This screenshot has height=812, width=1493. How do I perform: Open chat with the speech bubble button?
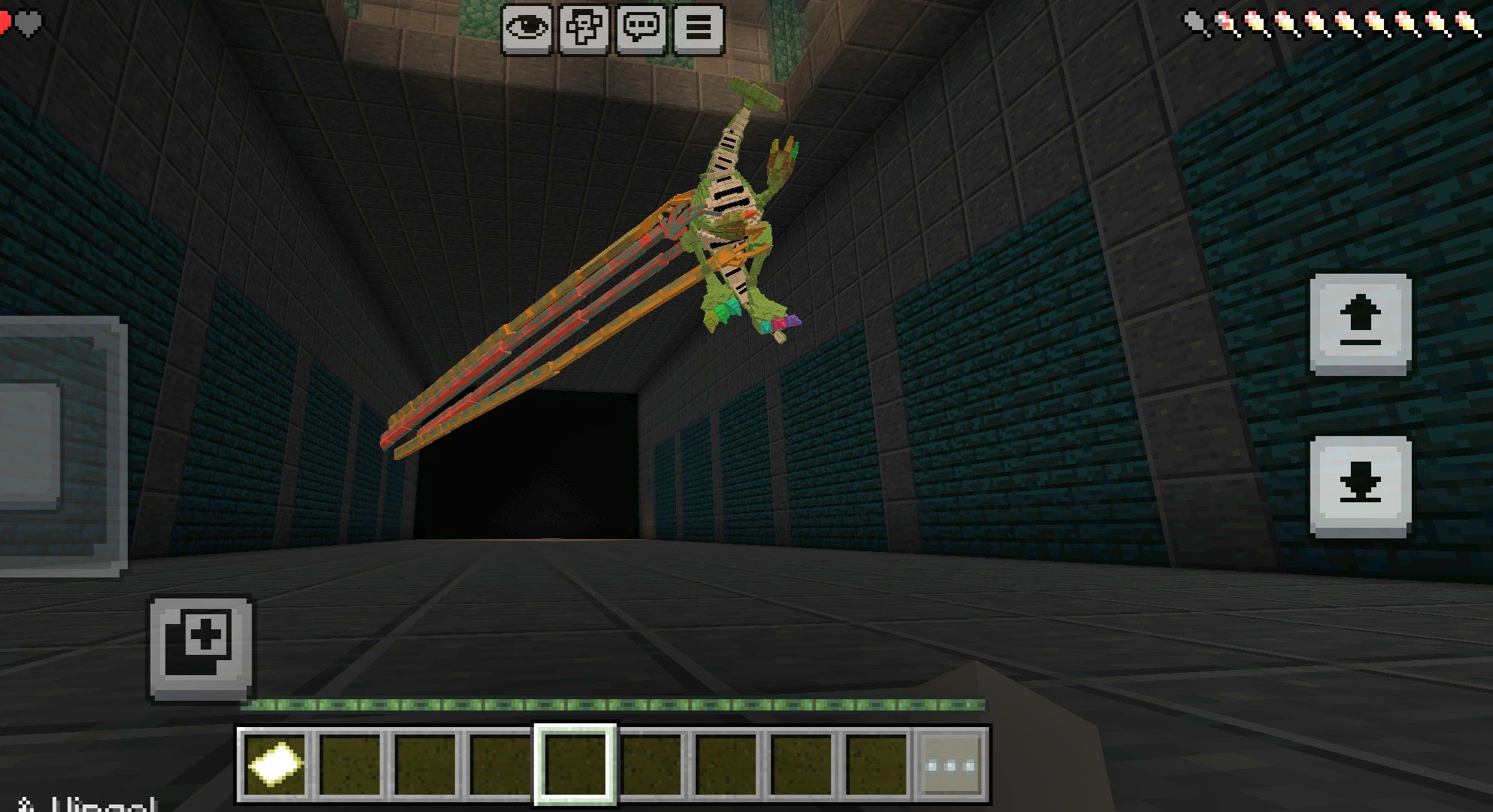(x=641, y=29)
